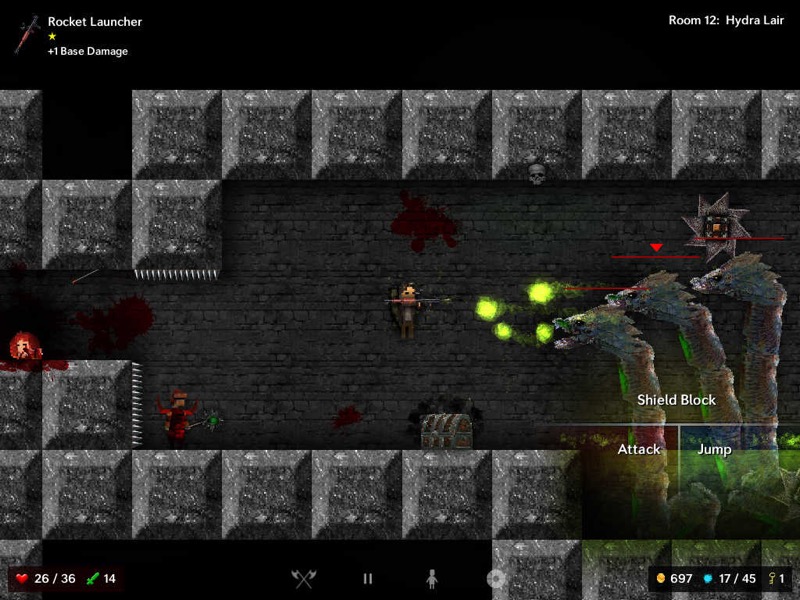Click the round disc icon in bottom bar
The height and width of the screenshot is (600, 800).
tap(494, 578)
